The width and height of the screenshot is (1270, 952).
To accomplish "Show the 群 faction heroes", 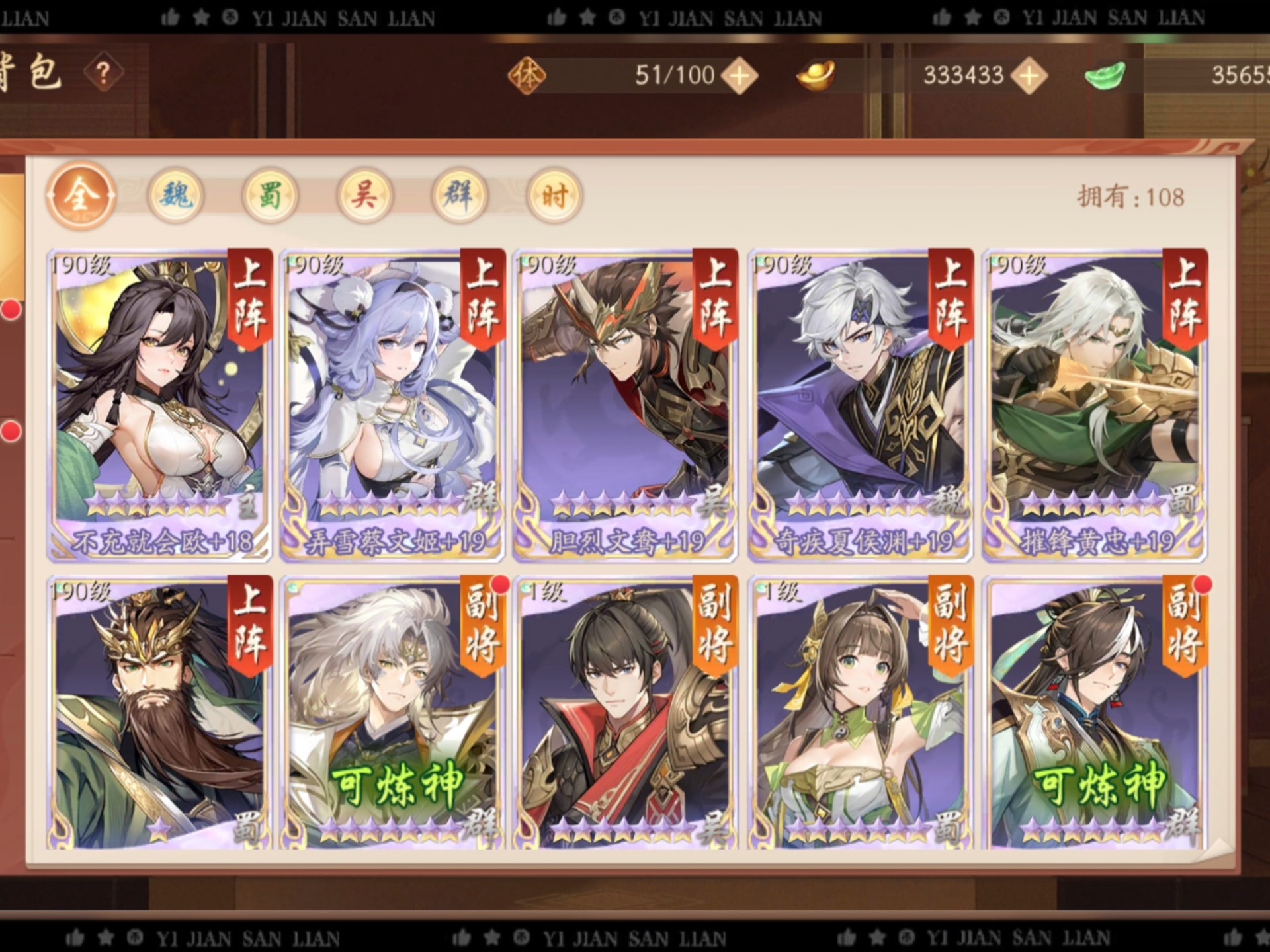I will (x=459, y=196).
